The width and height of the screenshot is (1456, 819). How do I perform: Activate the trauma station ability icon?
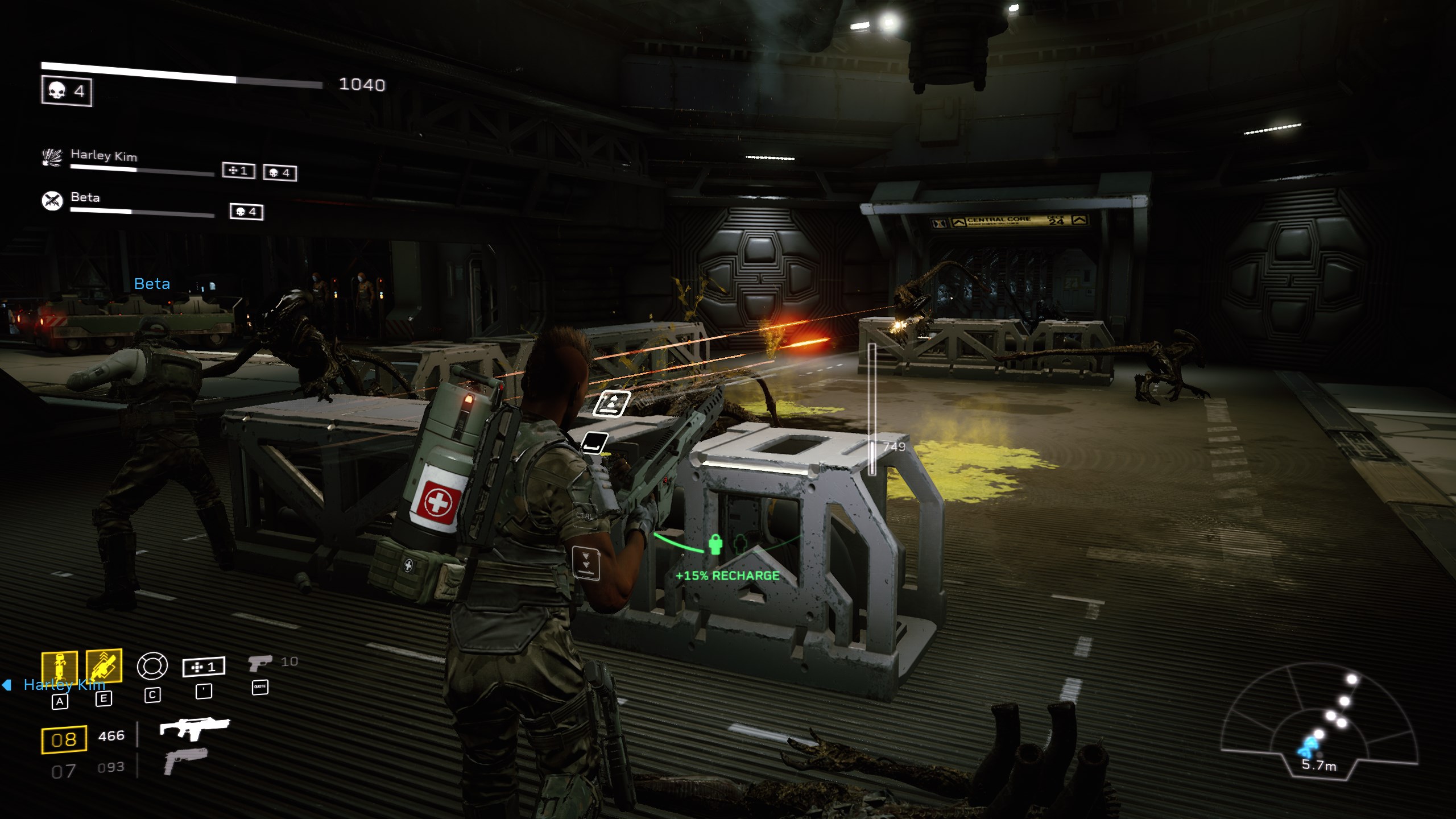pos(59,668)
